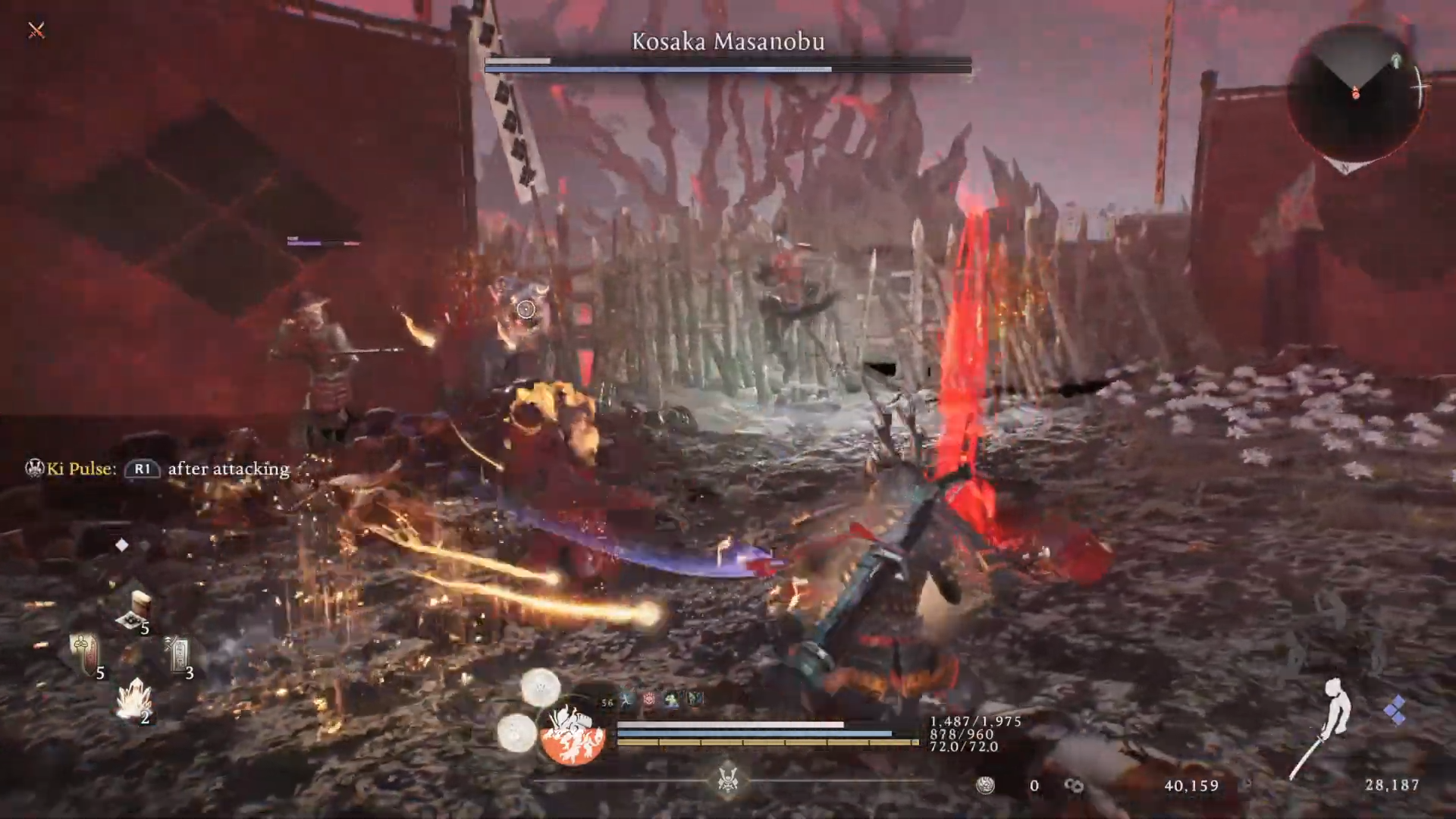This screenshot has width=1456, height=819.
Task: Select the blue diamond crest icon
Action: (x=1395, y=711)
